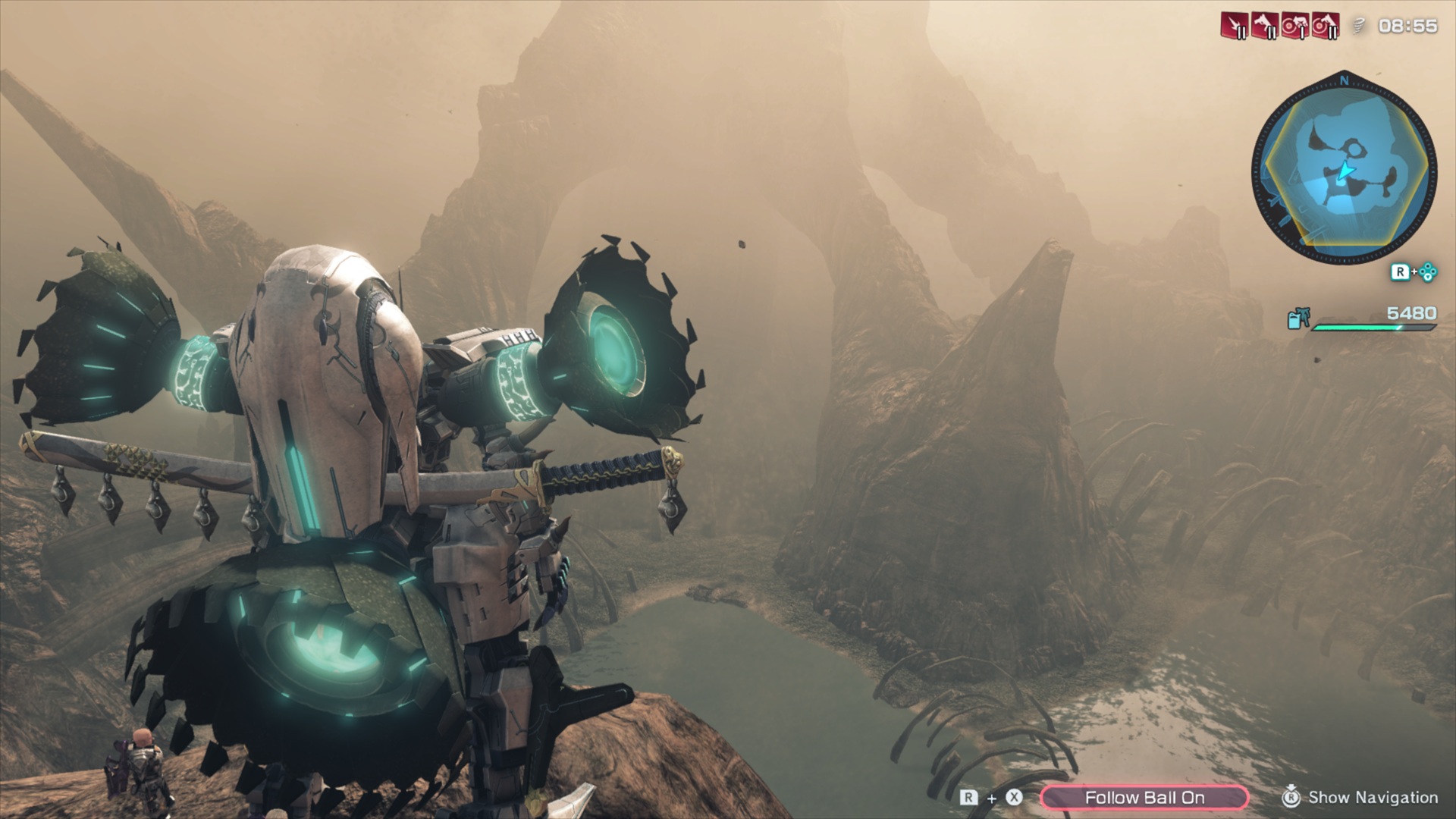Screen dimensions: 1456x819
Task: Select the red pistol-only buff icon
Action: (x=1263, y=26)
